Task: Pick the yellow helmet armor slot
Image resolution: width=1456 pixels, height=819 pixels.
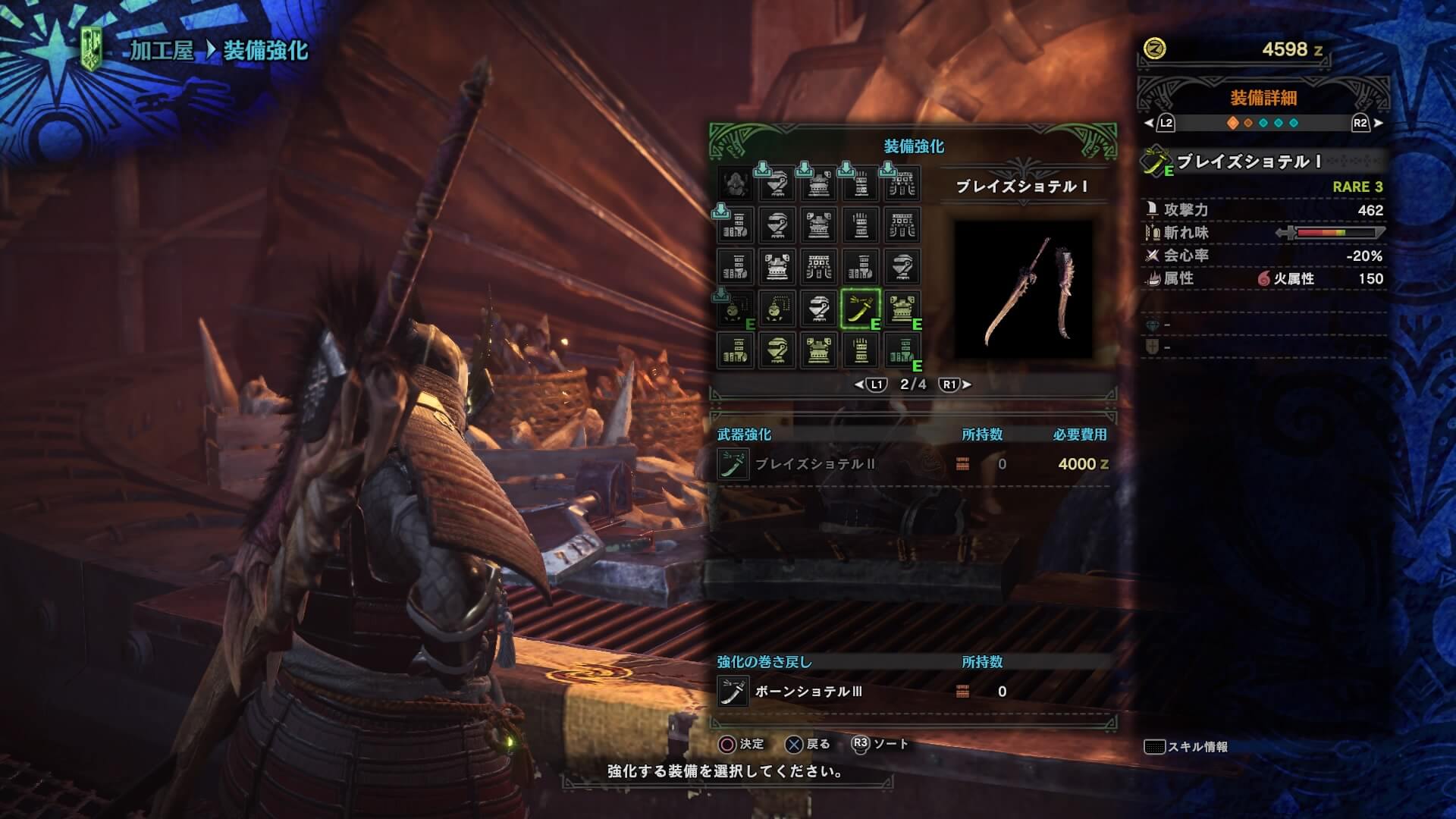Action: coord(777,350)
